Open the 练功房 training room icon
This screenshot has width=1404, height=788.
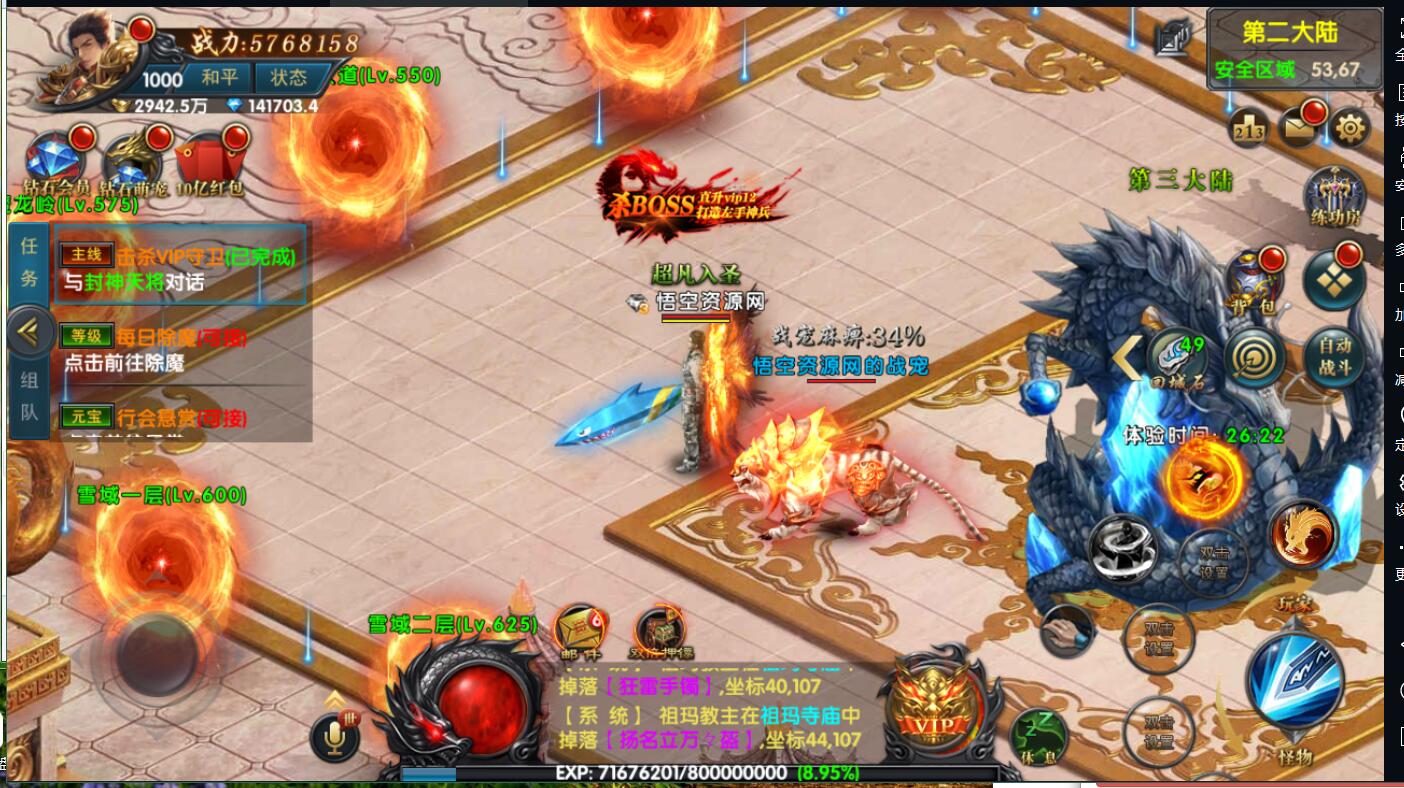pyautogui.click(x=1334, y=196)
